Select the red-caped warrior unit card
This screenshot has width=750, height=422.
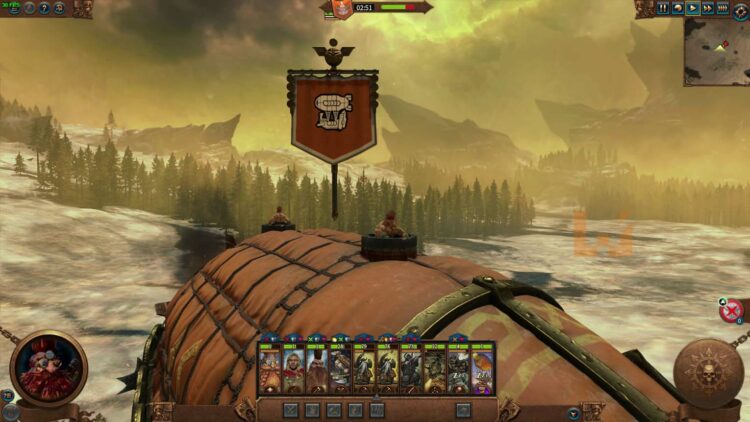tap(292, 368)
